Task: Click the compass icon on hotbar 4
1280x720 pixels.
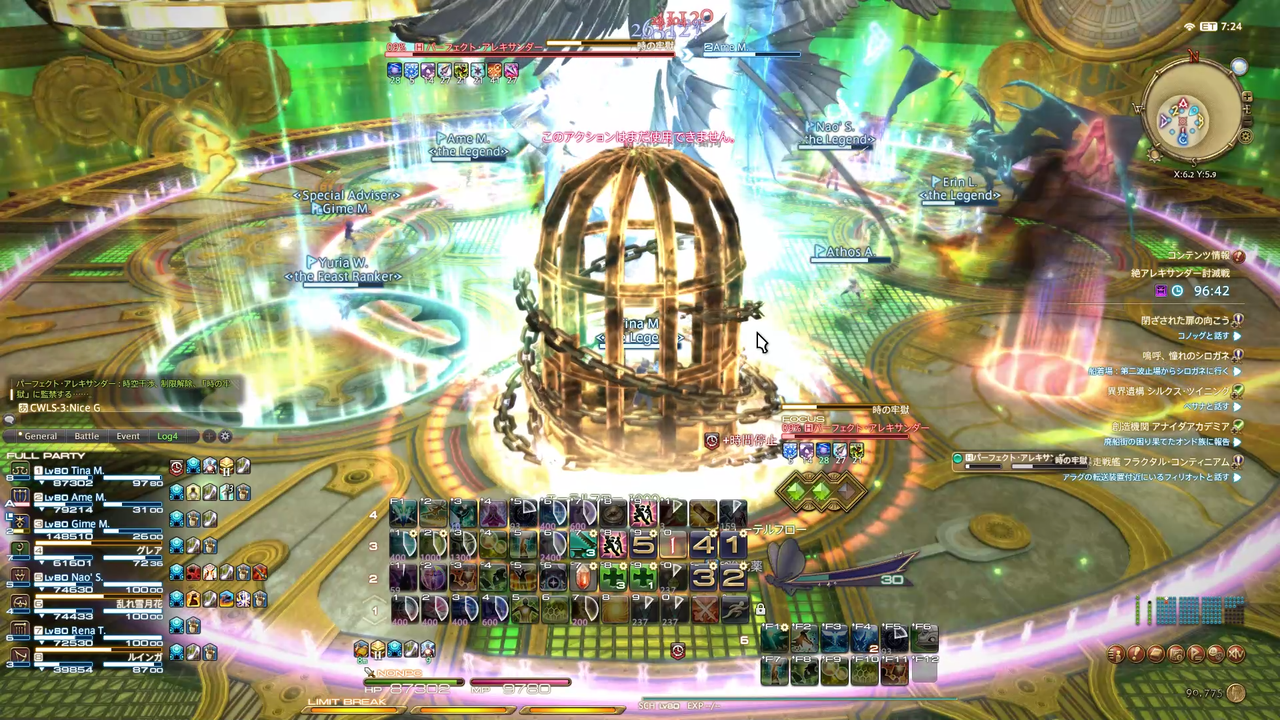Action: click(613, 512)
